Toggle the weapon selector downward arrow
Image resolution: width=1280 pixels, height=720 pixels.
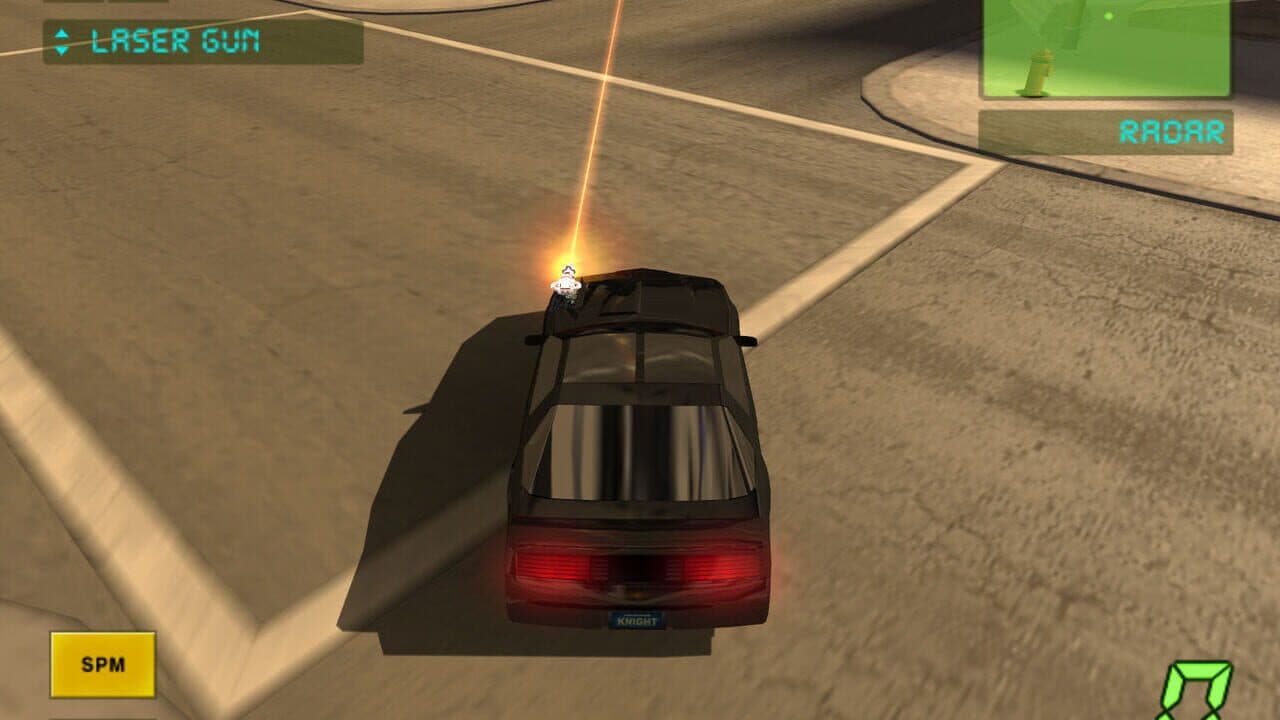click(x=62, y=51)
